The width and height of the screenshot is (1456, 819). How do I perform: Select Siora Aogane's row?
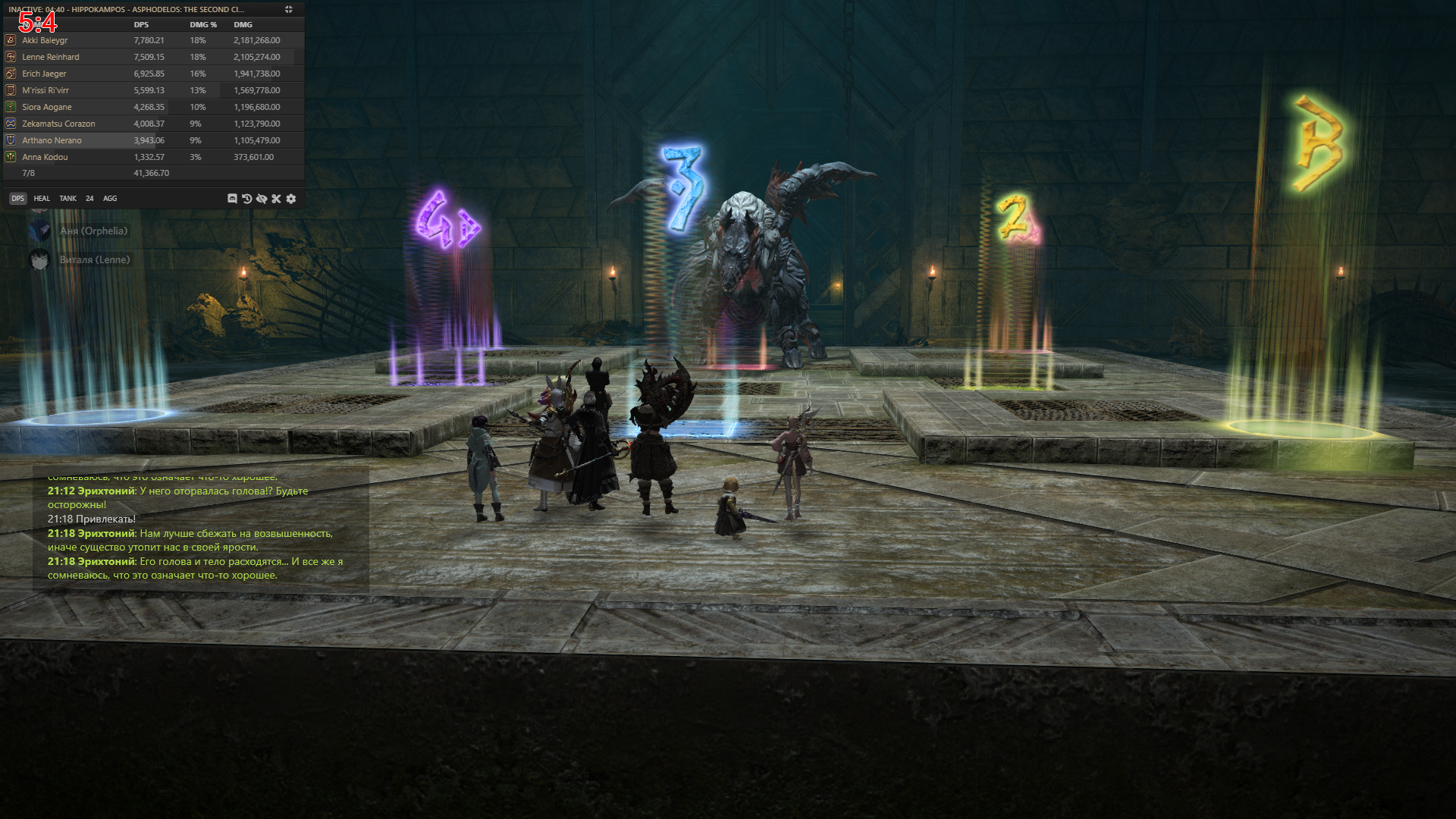click(152, 107)
